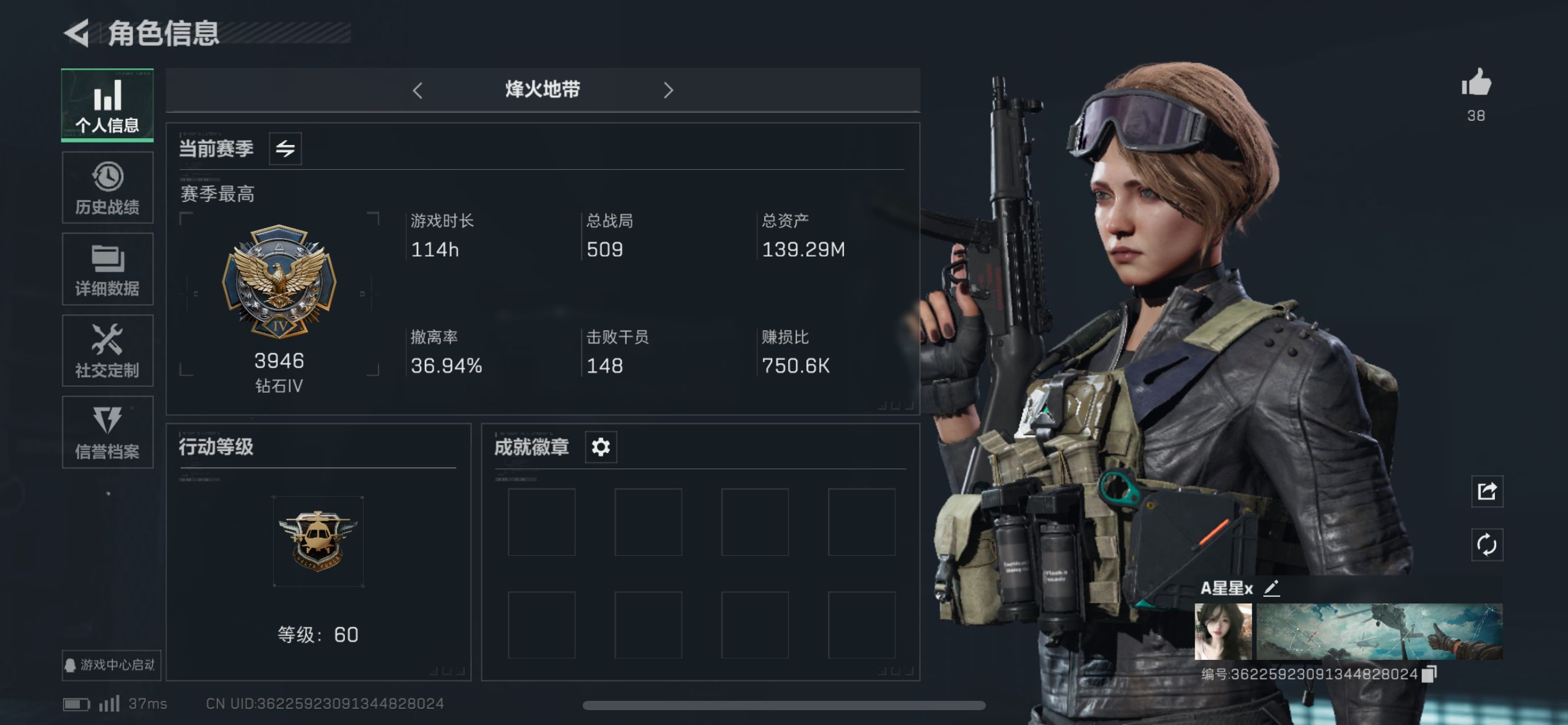Edit the nickname A星星x
This screenshot has height=725, width=1568.
[1271, 588]
